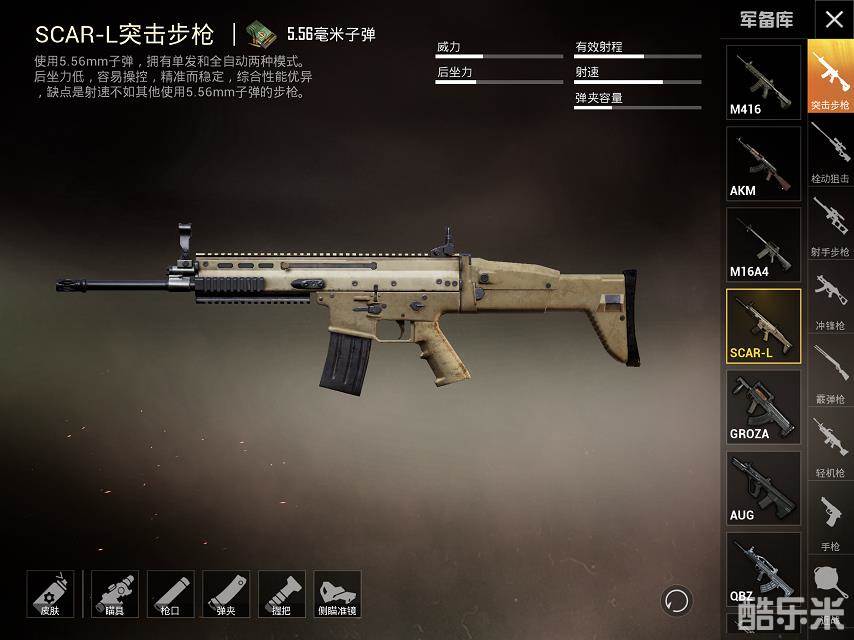Screen dimensions: 854x640
Task: Select the M16A4 weapon entry
Action: [x=763, y=244]
